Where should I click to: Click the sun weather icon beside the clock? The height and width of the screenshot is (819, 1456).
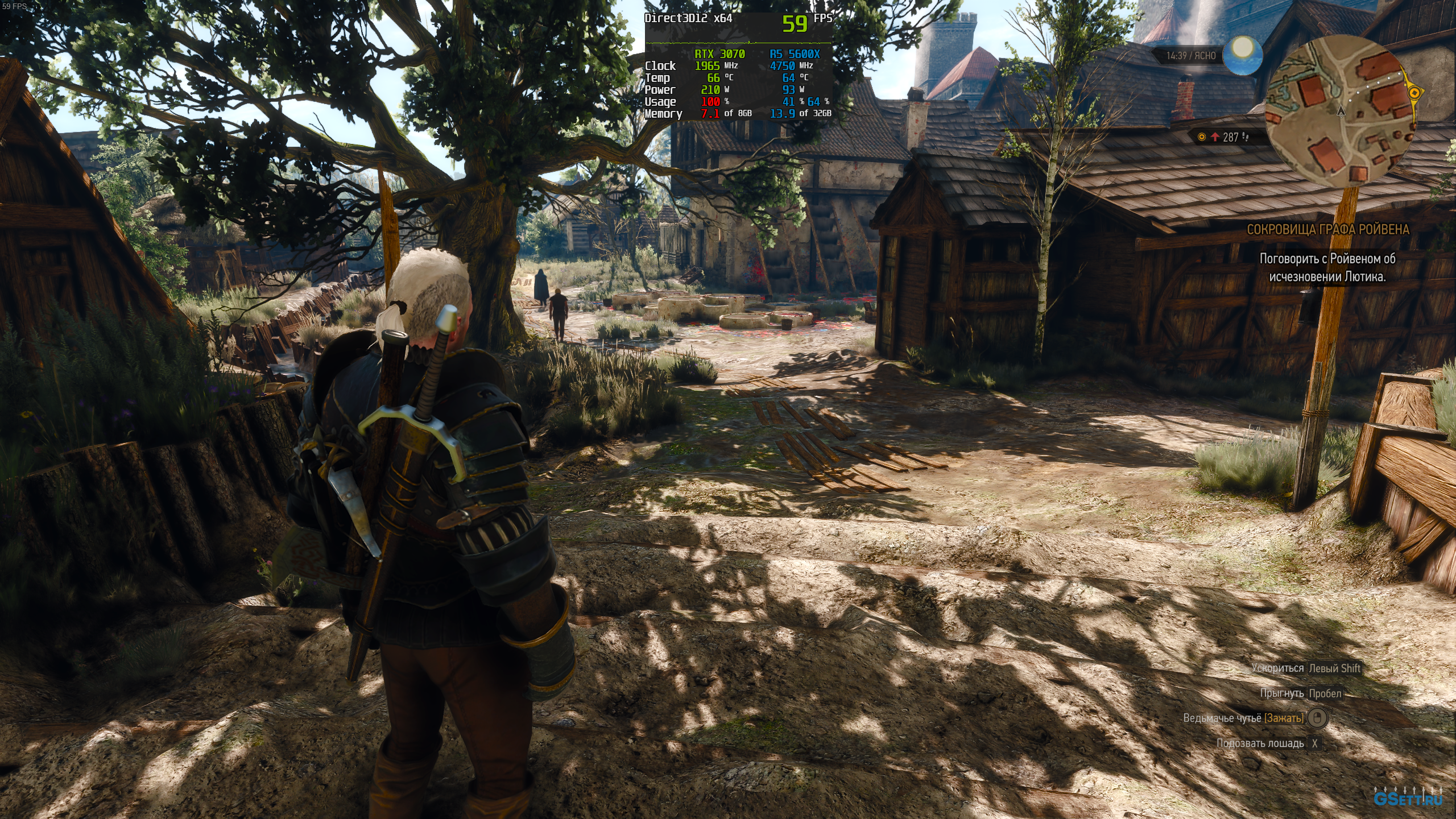1242,55
